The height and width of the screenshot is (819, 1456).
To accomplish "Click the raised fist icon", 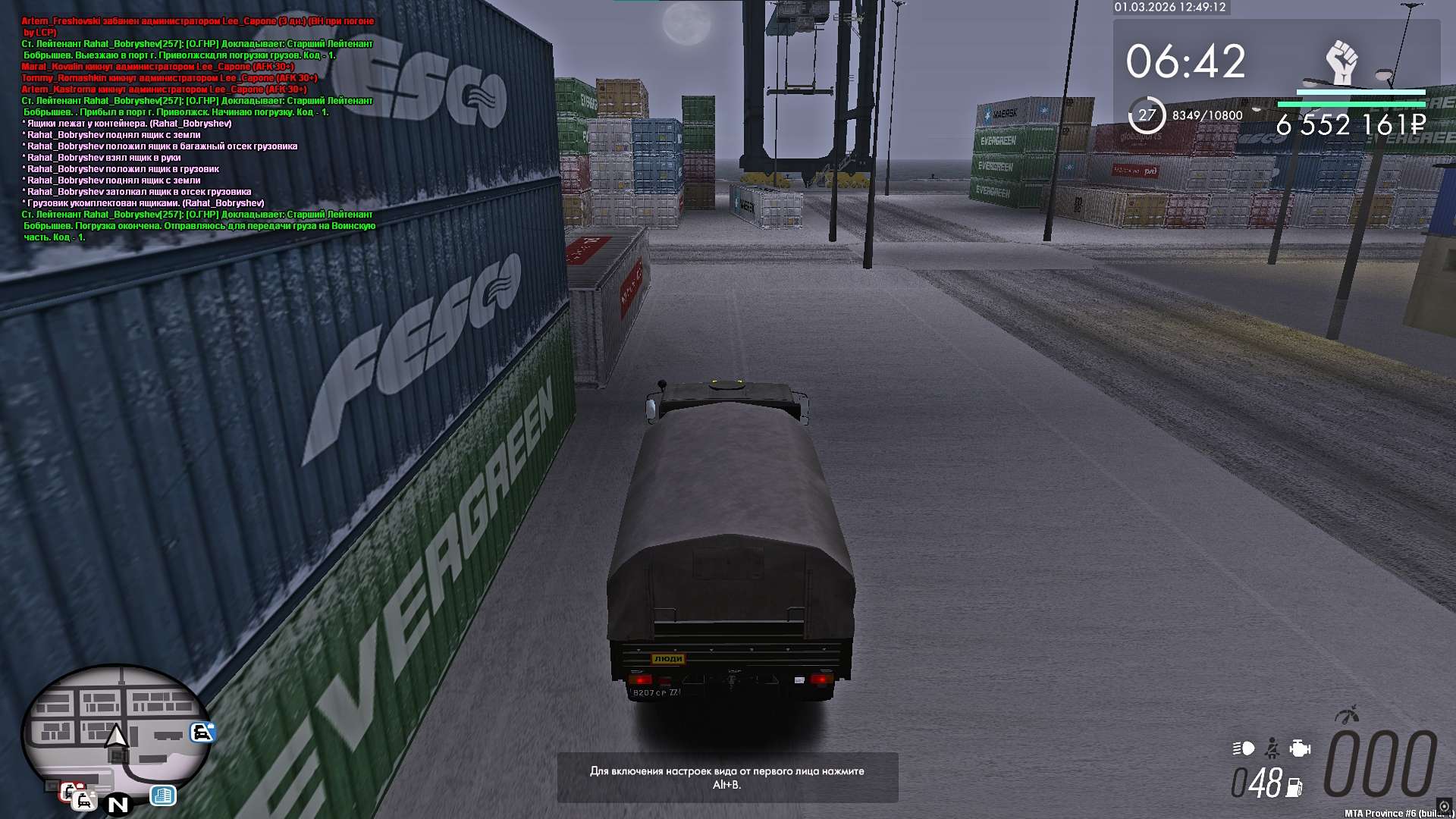I will (x=1341, y=62).
